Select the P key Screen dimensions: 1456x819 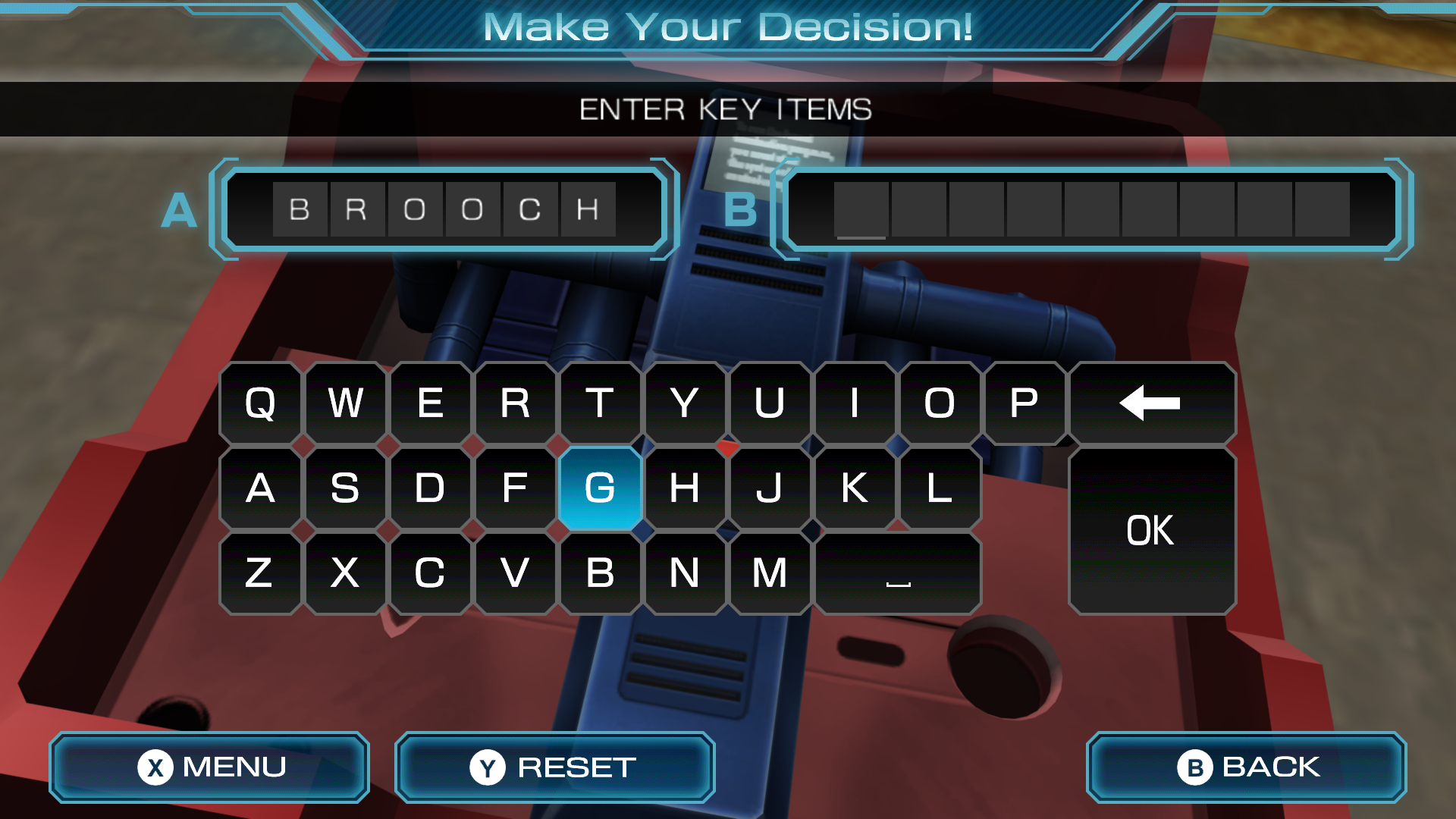coord(1024,403)
